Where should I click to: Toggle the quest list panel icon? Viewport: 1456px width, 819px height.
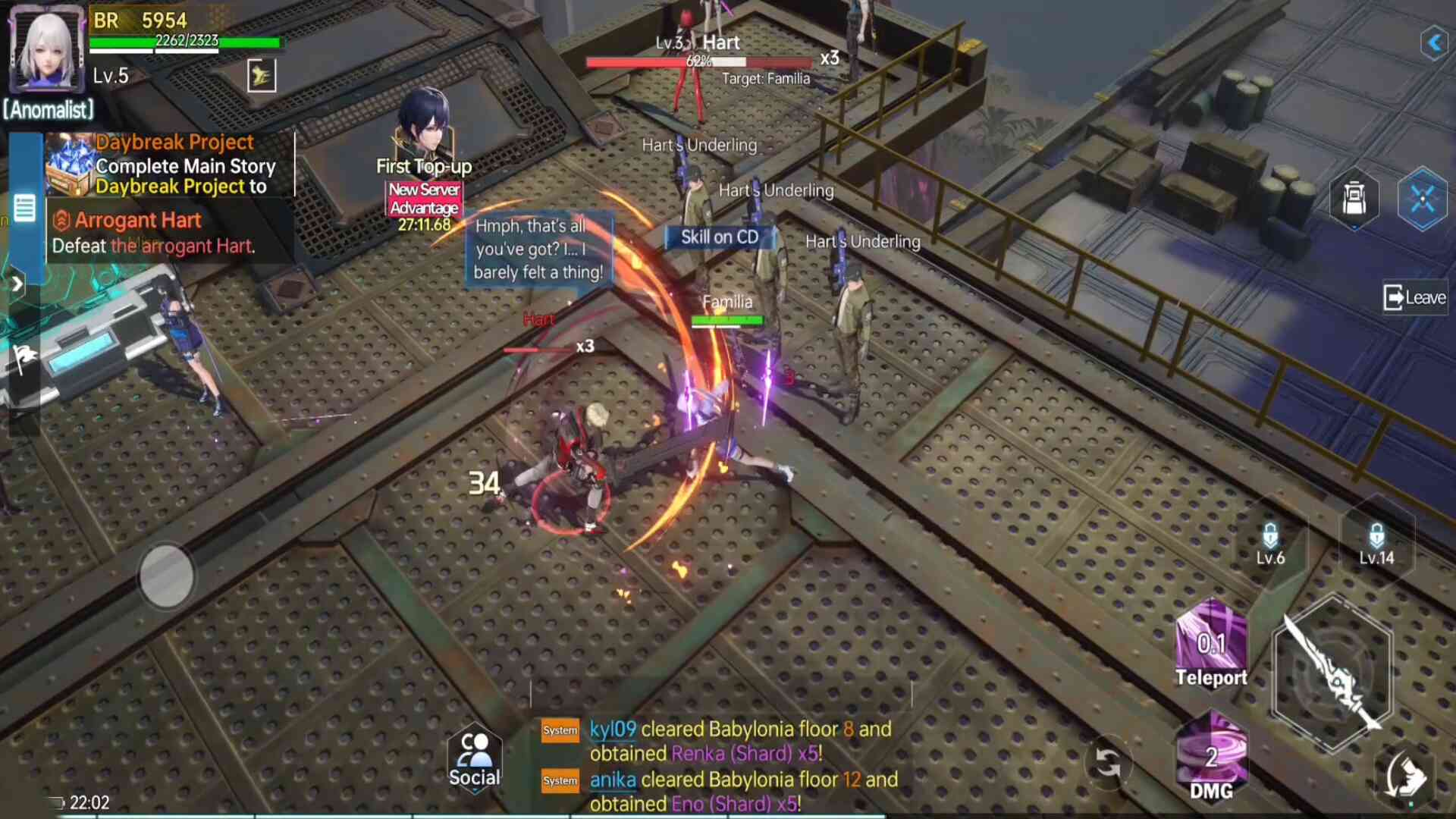pyautogui.click(x=24, y=207)
